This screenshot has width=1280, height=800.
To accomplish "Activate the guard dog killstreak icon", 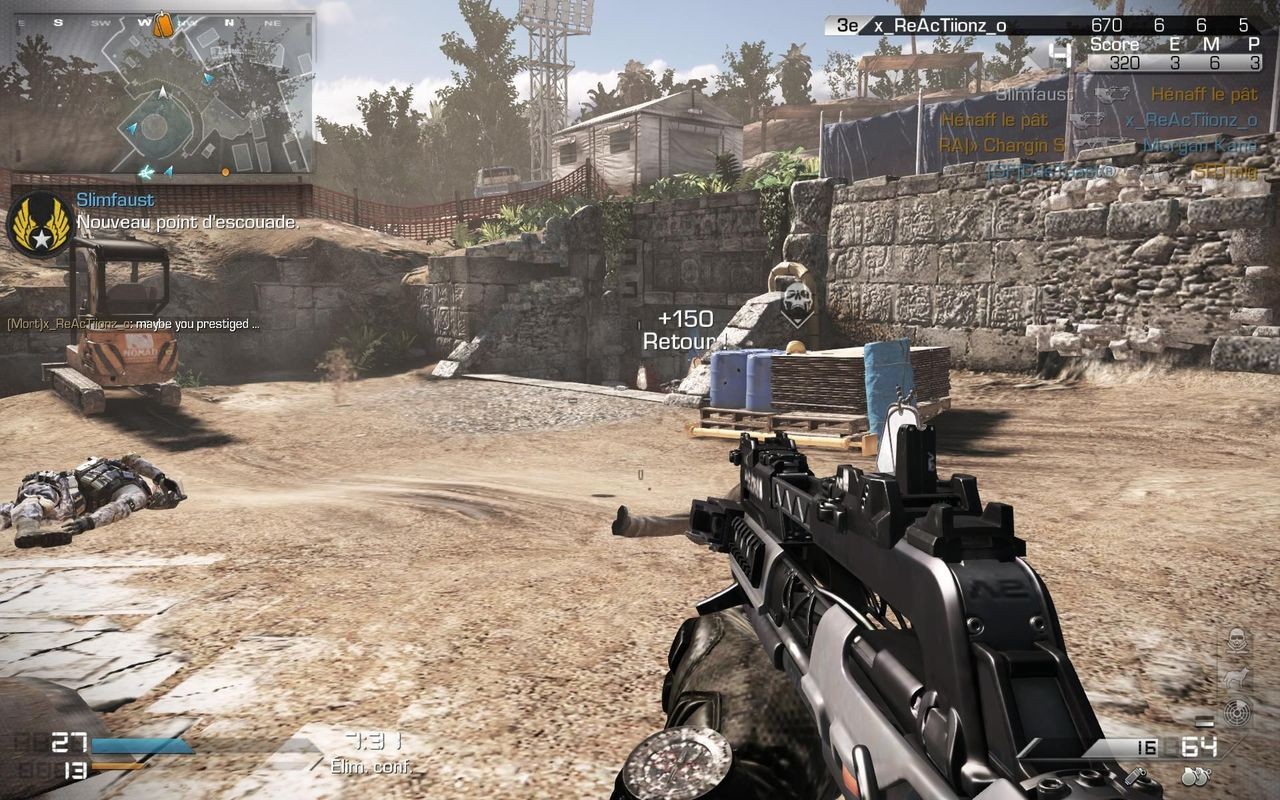I will coord(1238,677).
